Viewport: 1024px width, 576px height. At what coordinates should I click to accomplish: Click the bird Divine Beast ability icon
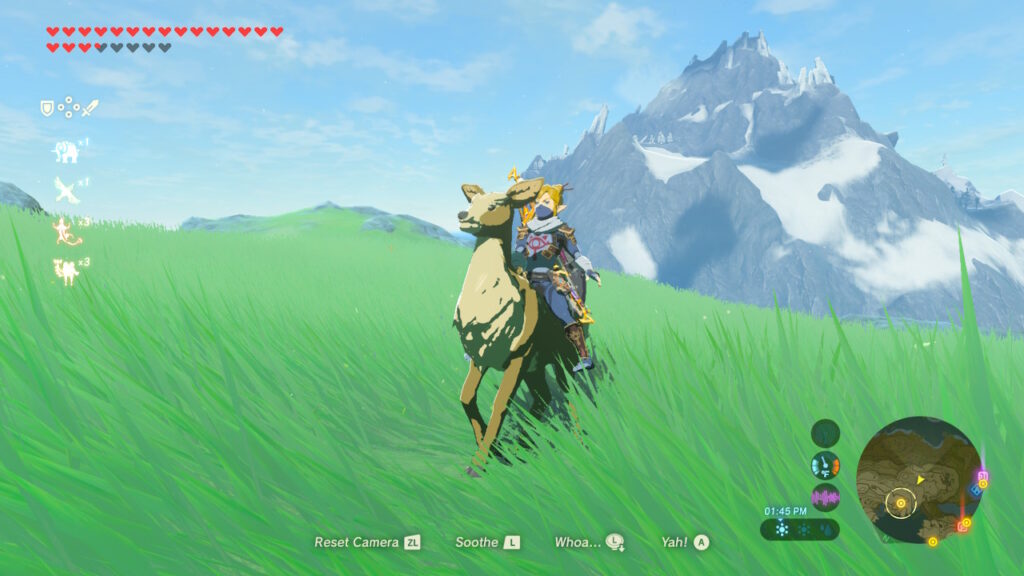click(66, 189)
